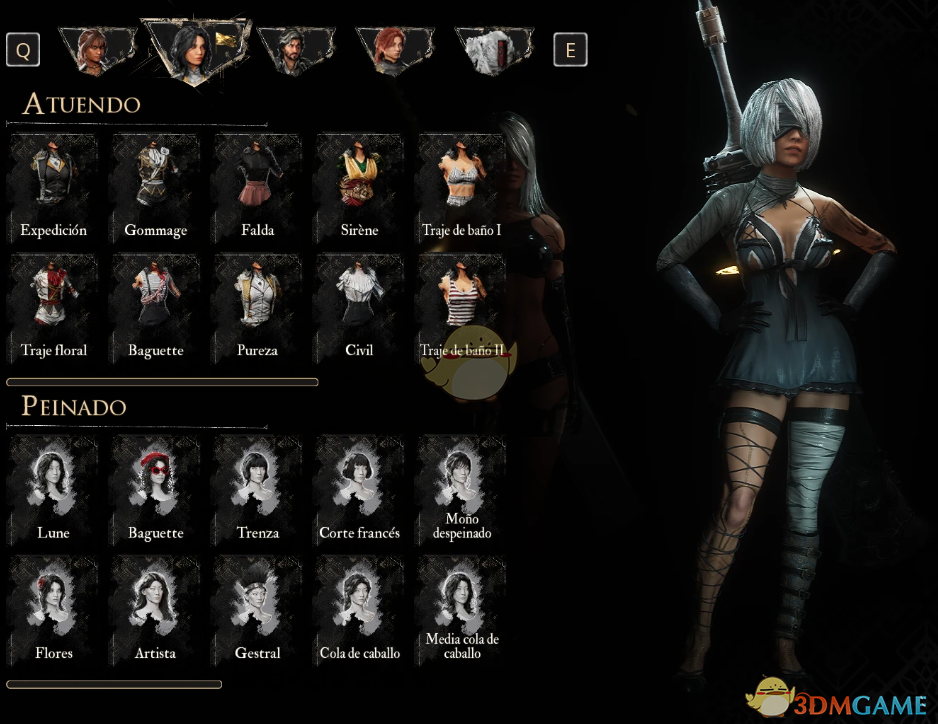
Task: Choose the Traje floral outfit
Action: tap(54, 301)
